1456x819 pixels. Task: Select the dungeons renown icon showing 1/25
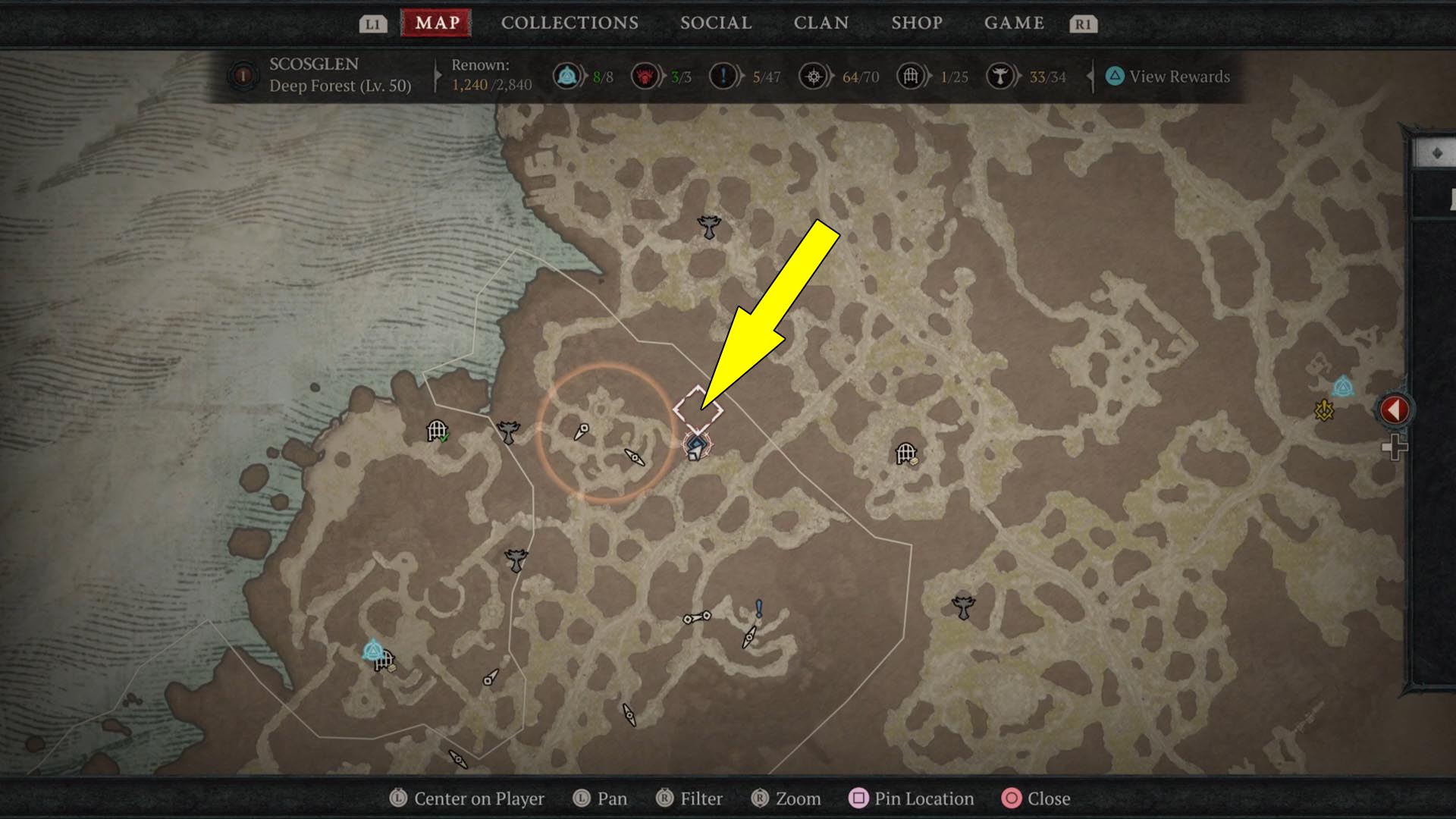(x=908, y=77)
